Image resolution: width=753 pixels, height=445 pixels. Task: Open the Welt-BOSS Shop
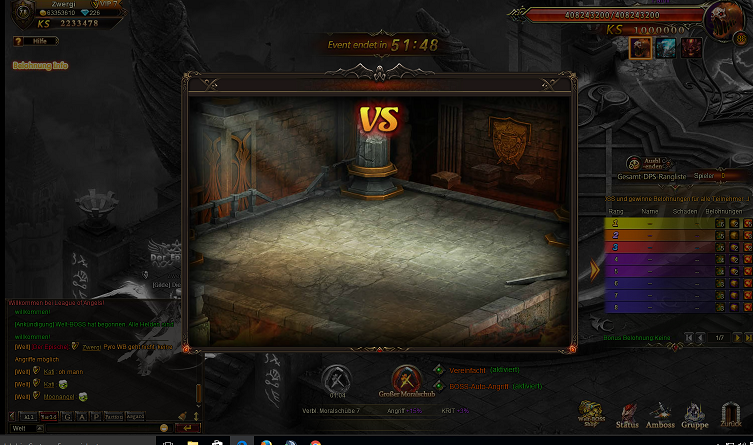tap(591, 413)
